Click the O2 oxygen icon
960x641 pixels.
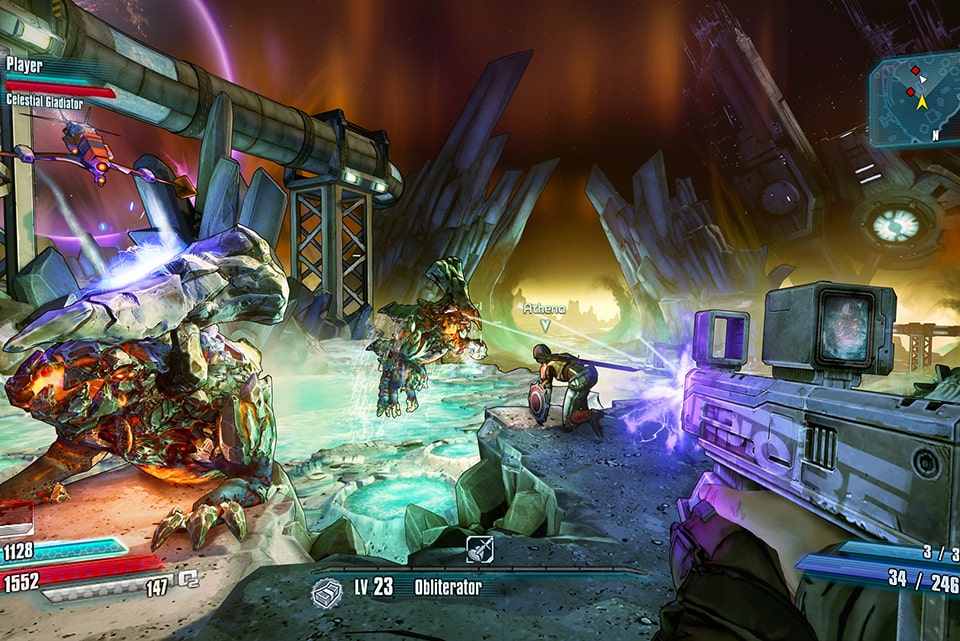(188, 579)
